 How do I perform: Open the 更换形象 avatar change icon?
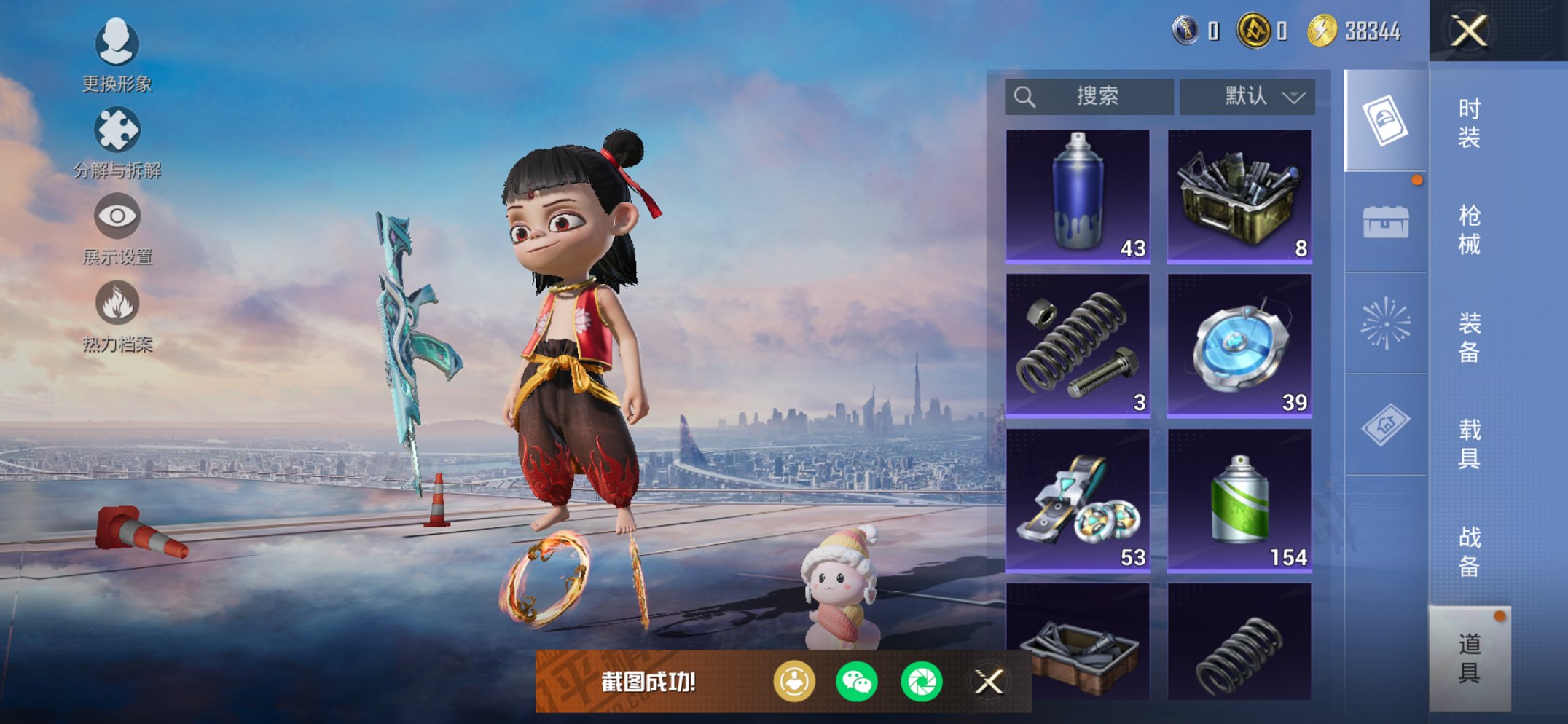tap(117, 44)
